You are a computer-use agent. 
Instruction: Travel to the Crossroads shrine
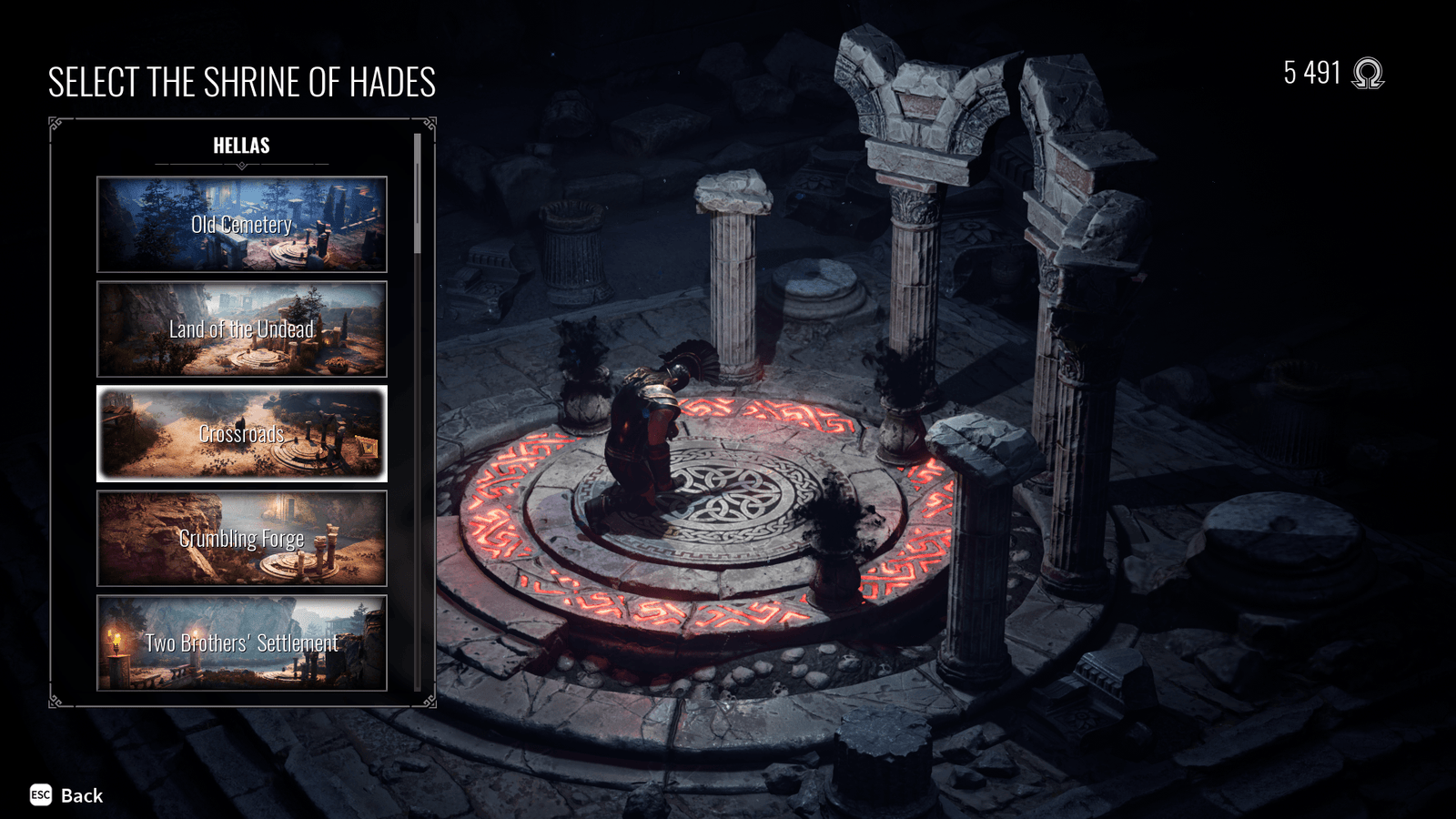coord(242,434)
